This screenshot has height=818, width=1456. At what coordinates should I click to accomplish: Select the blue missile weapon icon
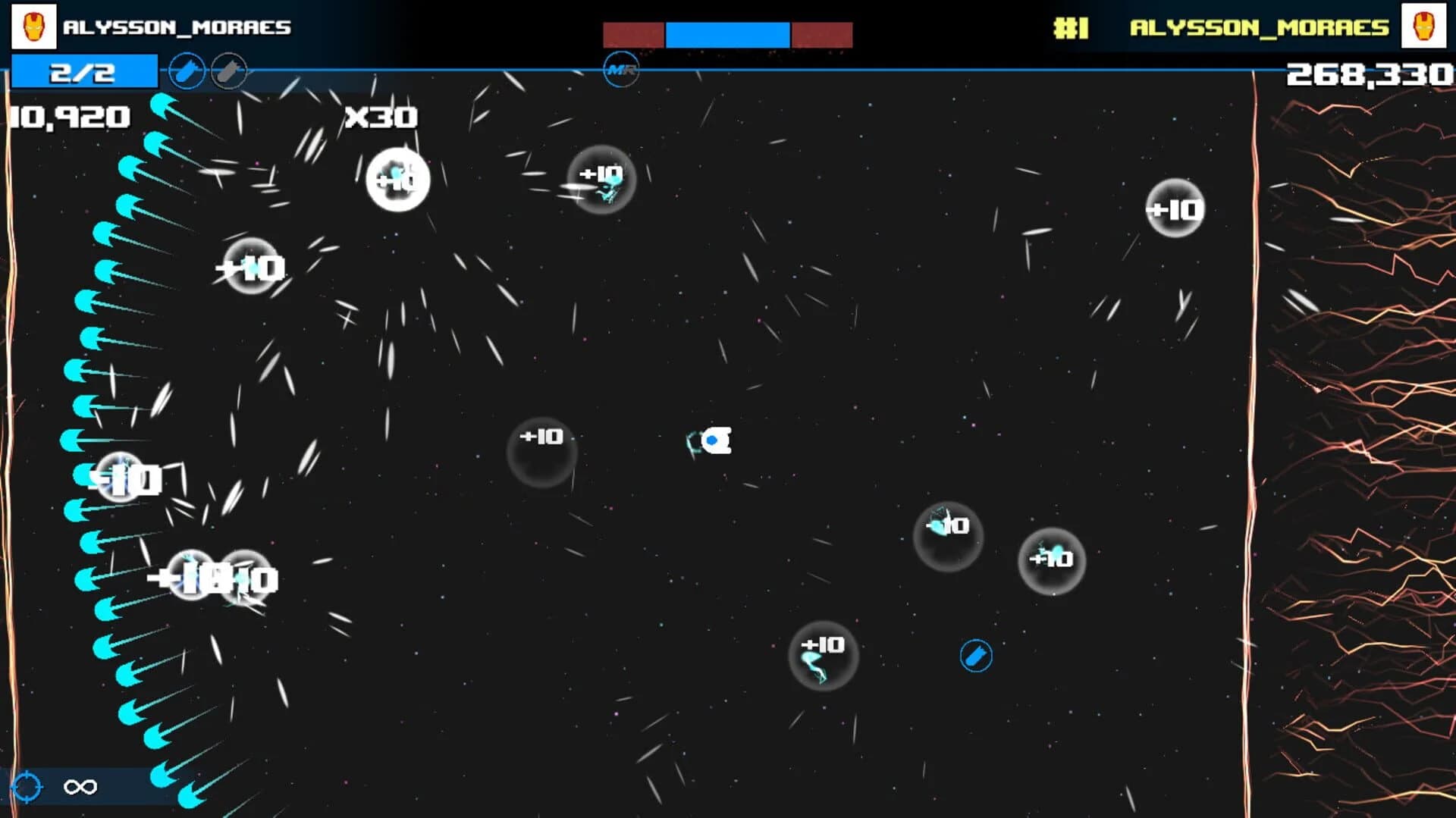coord(186,71)
